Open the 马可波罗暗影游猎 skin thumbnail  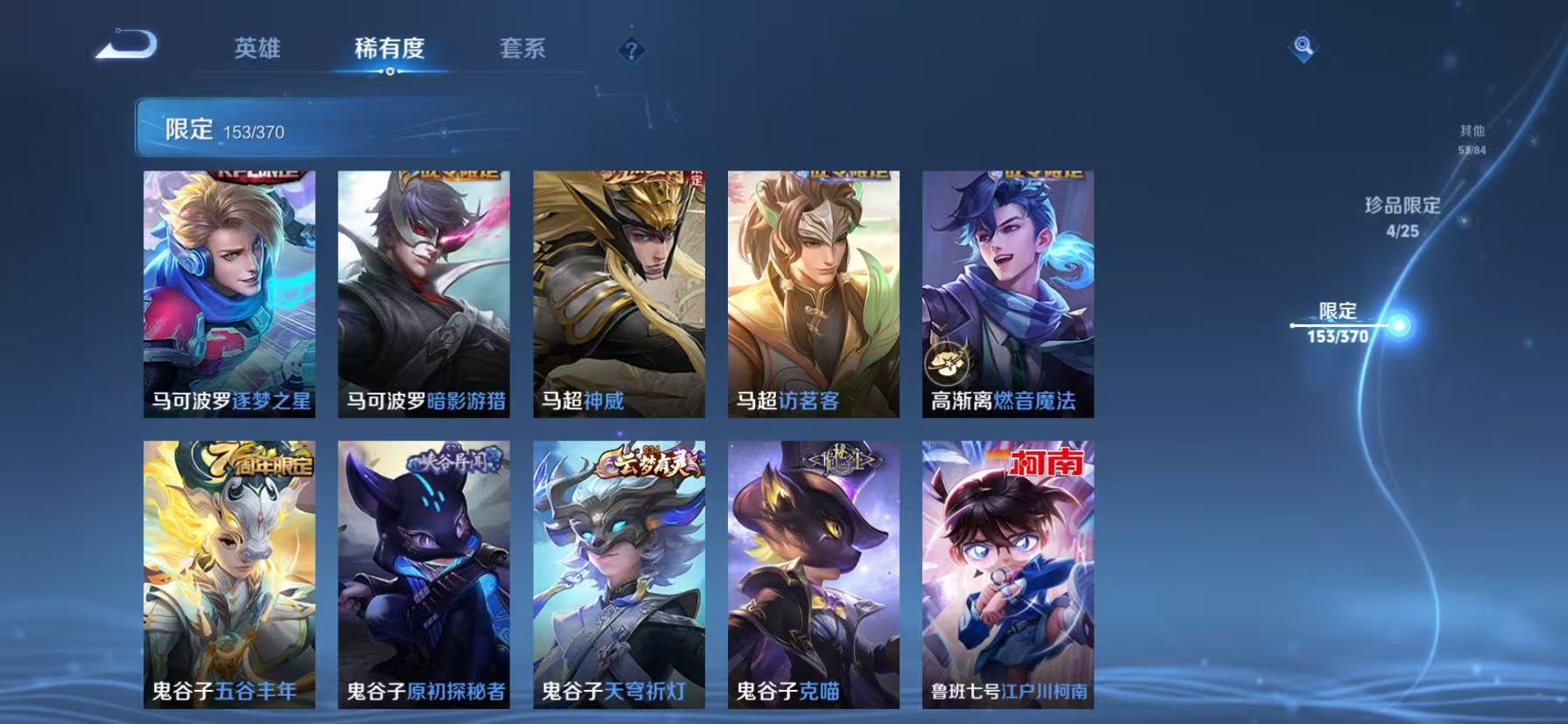(x=423, y=293)
